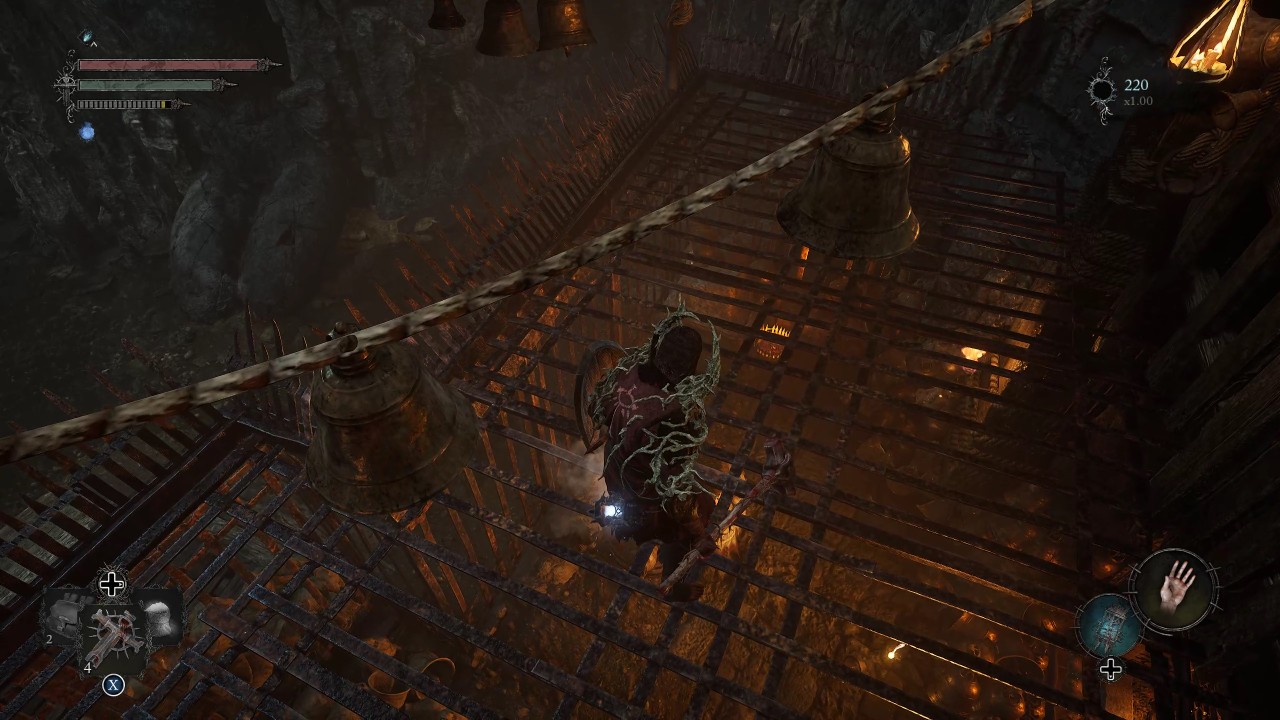Click the blue soulflay orb indicator
1280x720 pixels.
click(89, 131)
